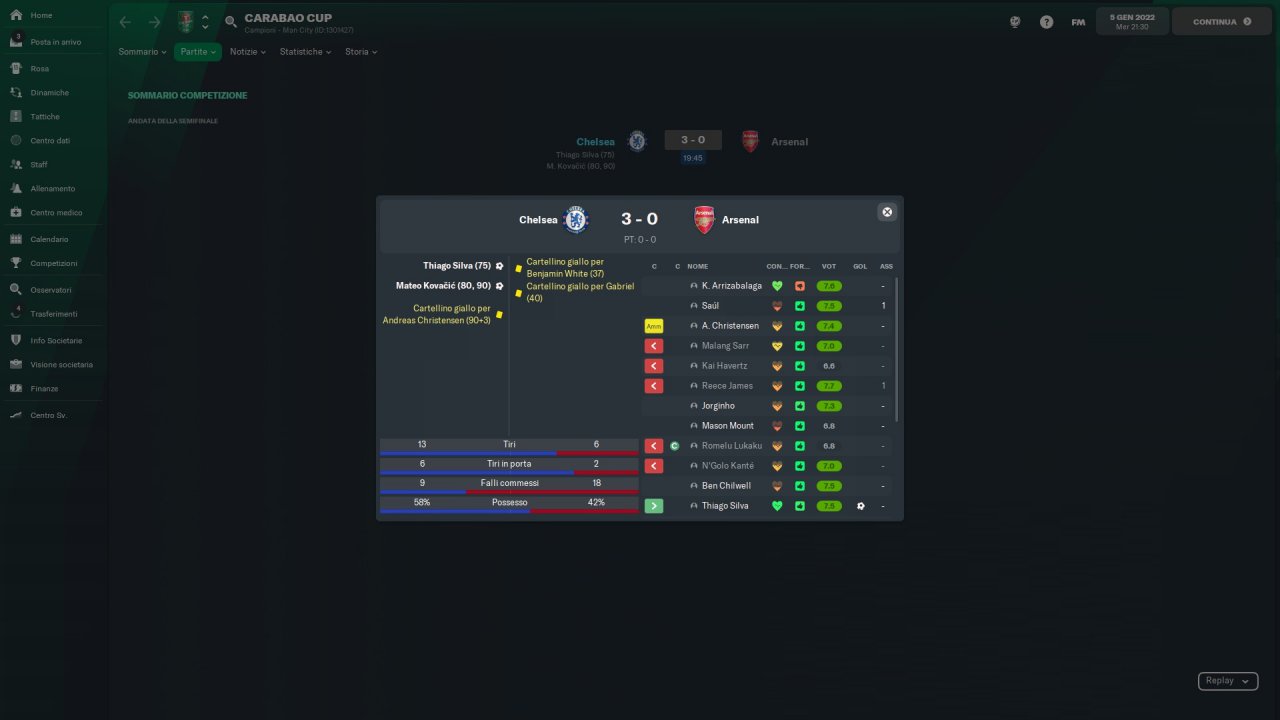Screen dimensions: 1280x720
Task: Open the Calendario page
Action: pyautogui.click(x=49, y=240)
